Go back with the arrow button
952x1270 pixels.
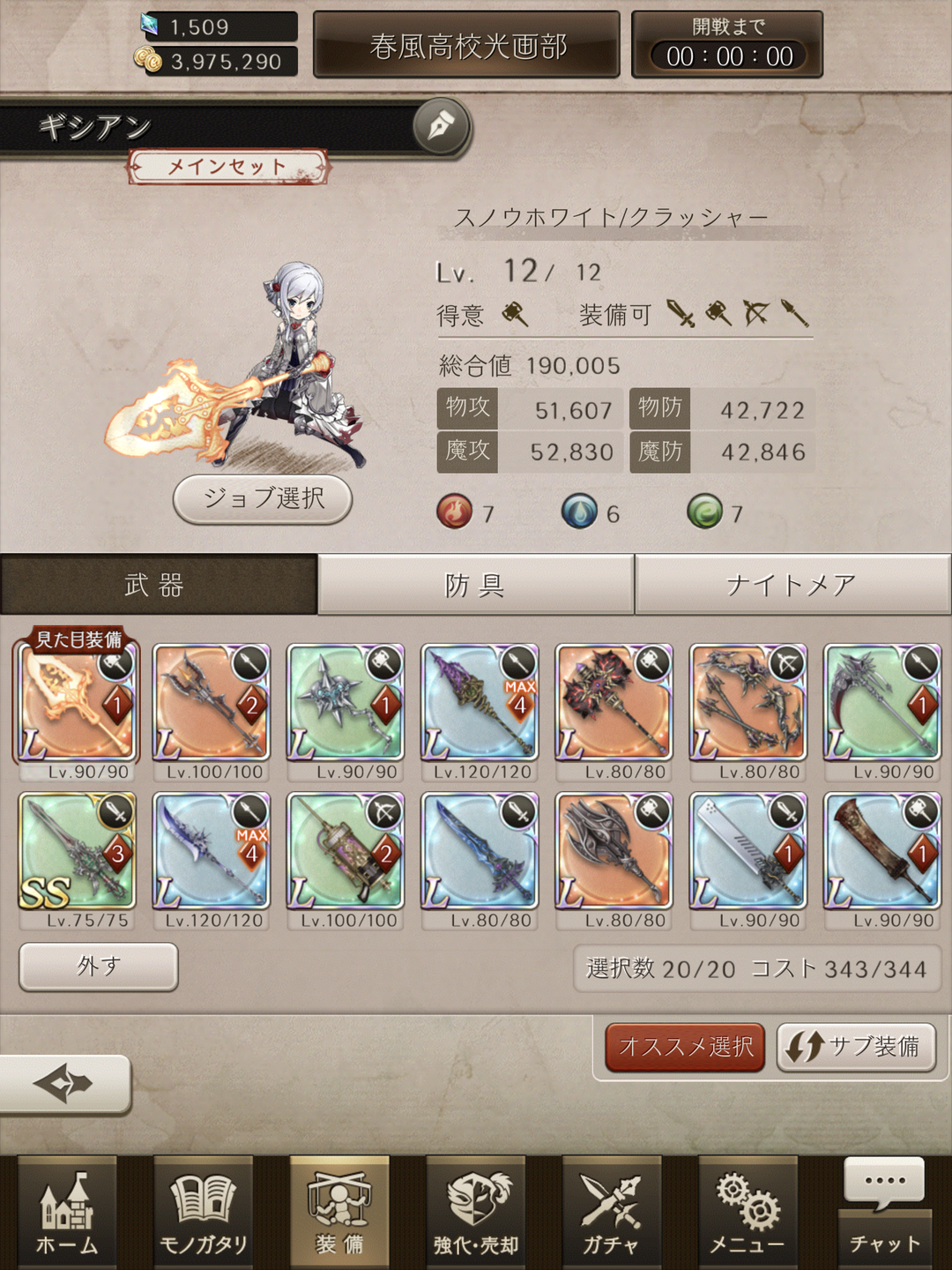pos(63,1083)
